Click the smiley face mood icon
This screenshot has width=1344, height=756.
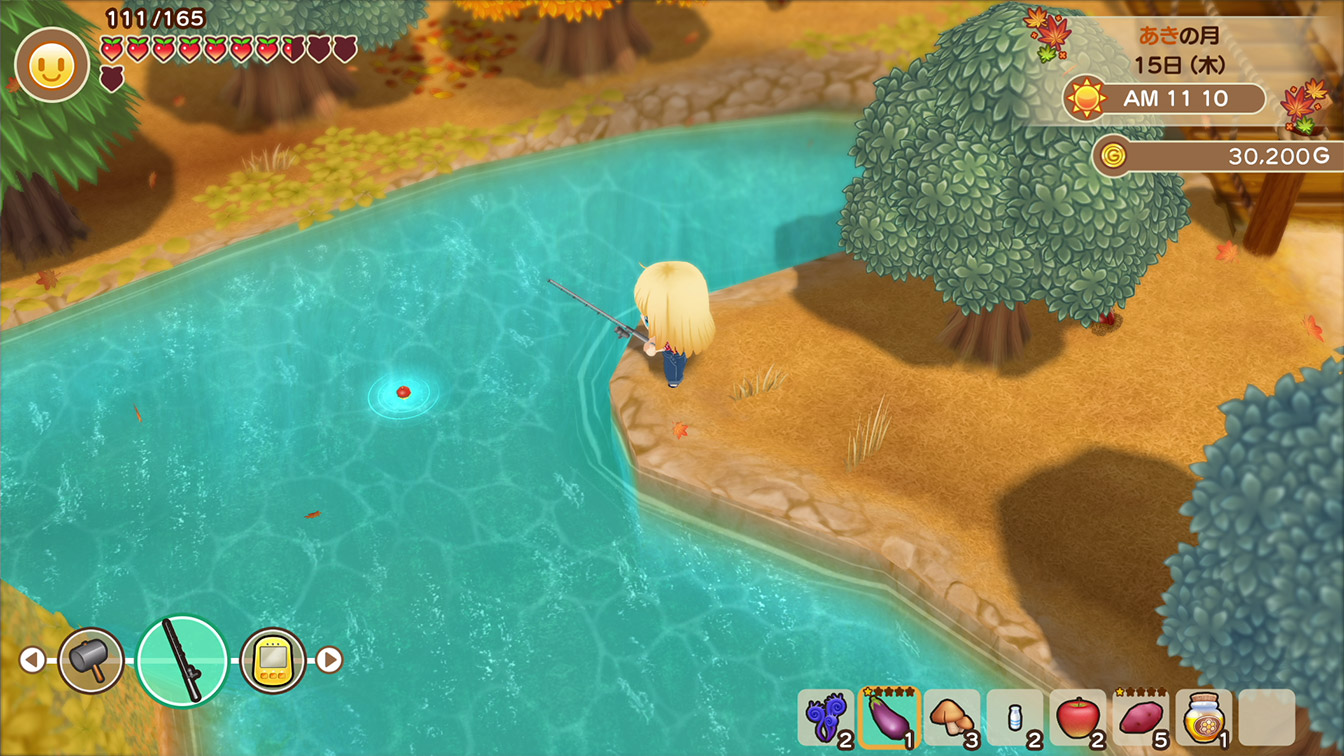pos(52,66)
